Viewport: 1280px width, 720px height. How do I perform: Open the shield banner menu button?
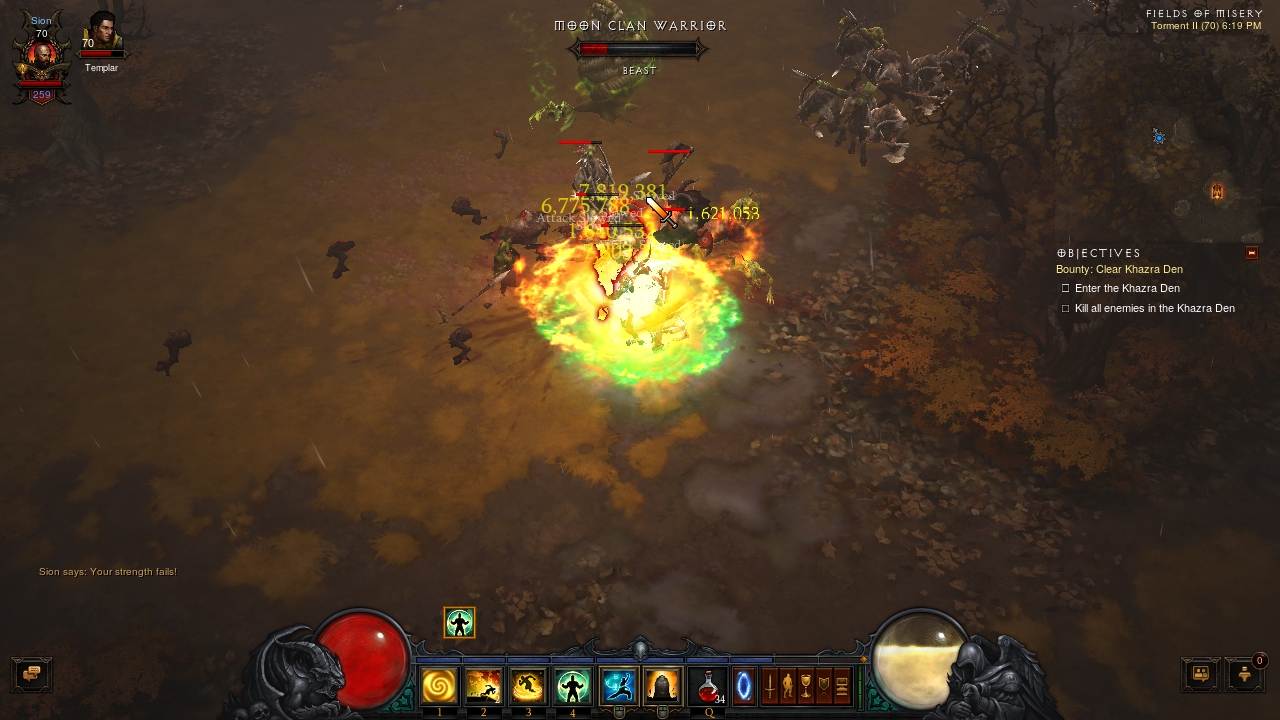tap(824, 687)
